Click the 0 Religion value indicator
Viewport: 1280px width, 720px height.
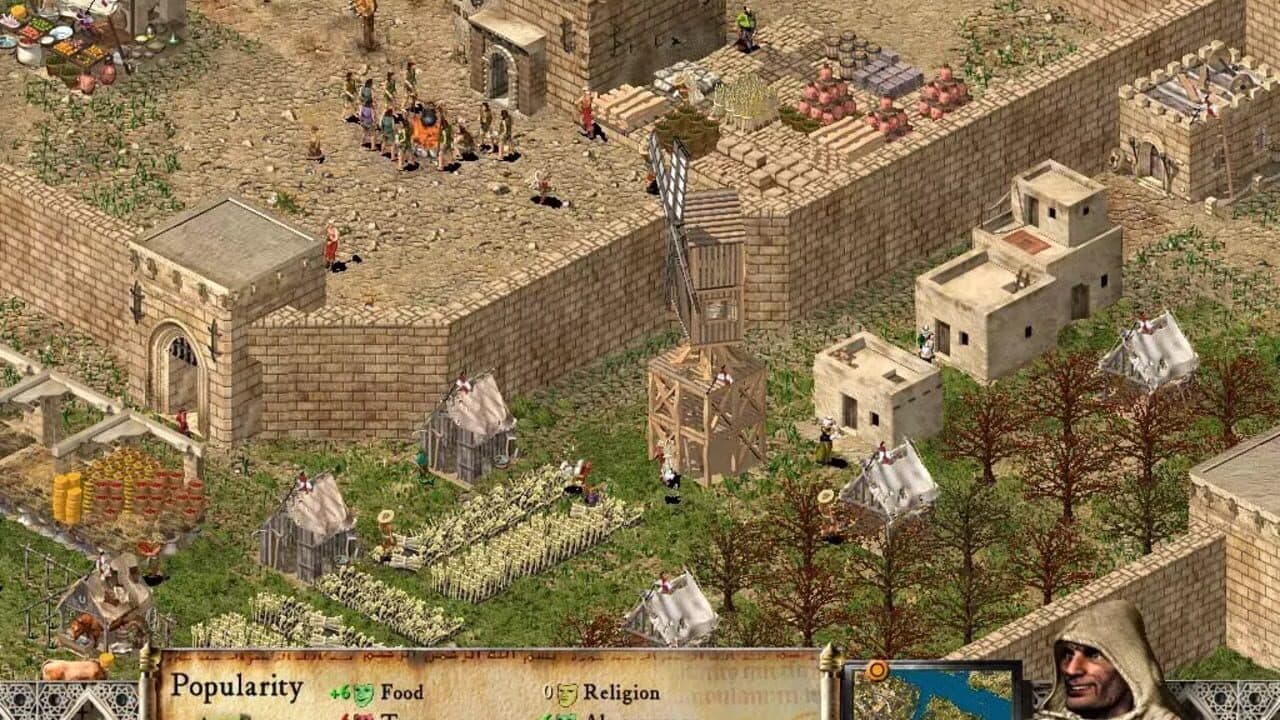pyautogui.click(x=547, y=690)
